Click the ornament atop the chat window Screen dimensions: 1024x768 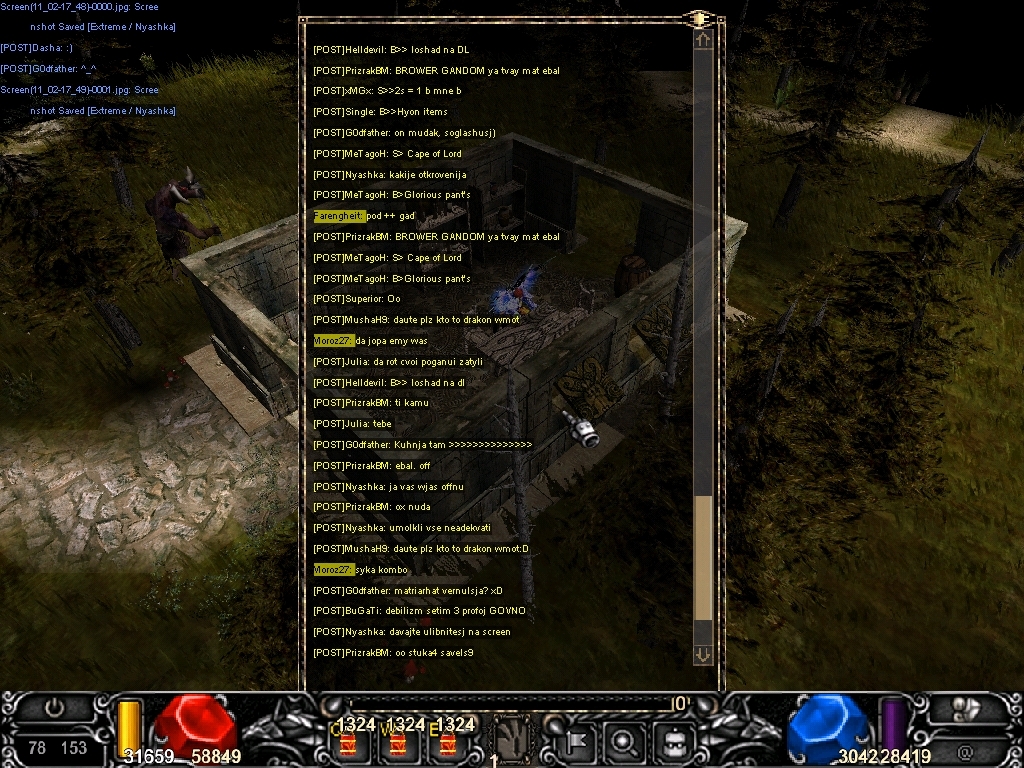(698, 18)
